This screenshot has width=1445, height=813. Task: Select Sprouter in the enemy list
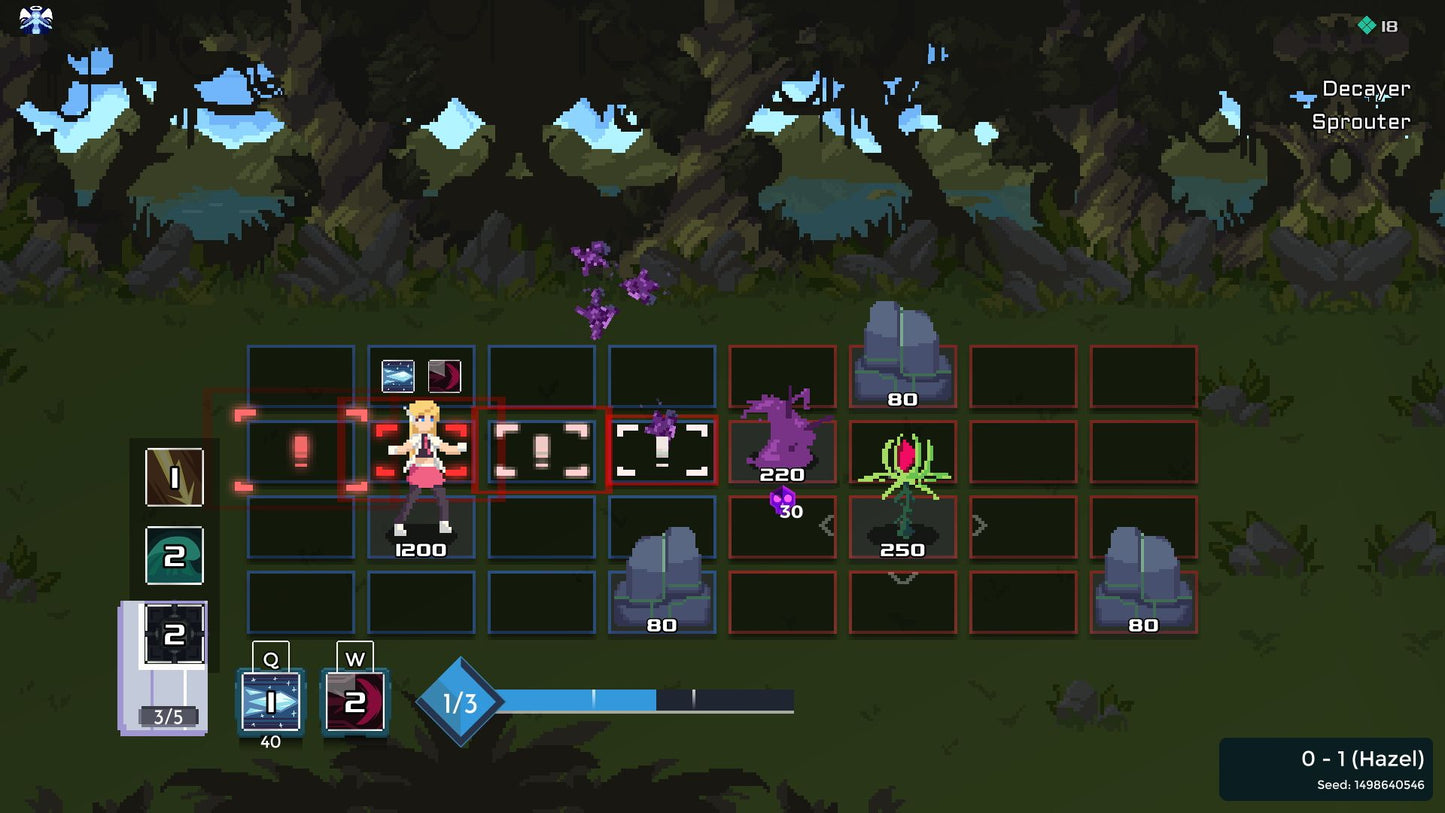(x=1360, y=122)
